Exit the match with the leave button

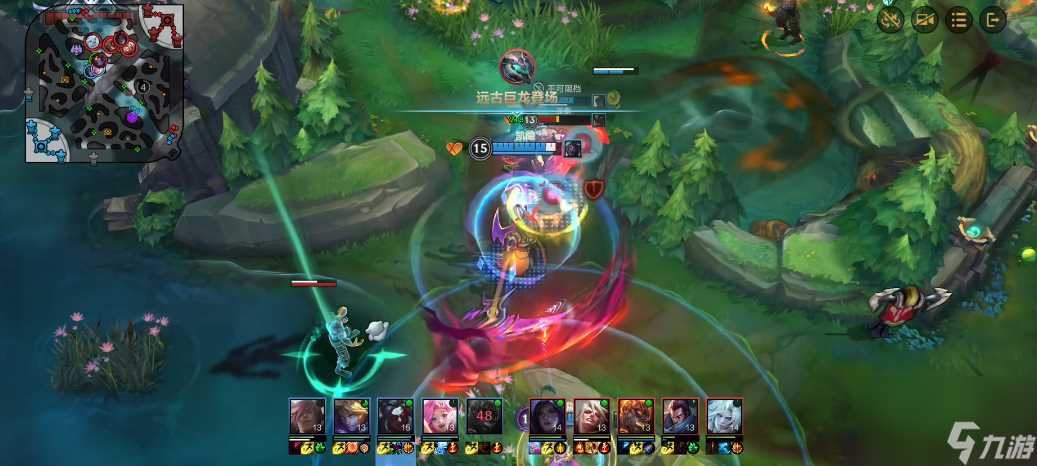(993, 19)
